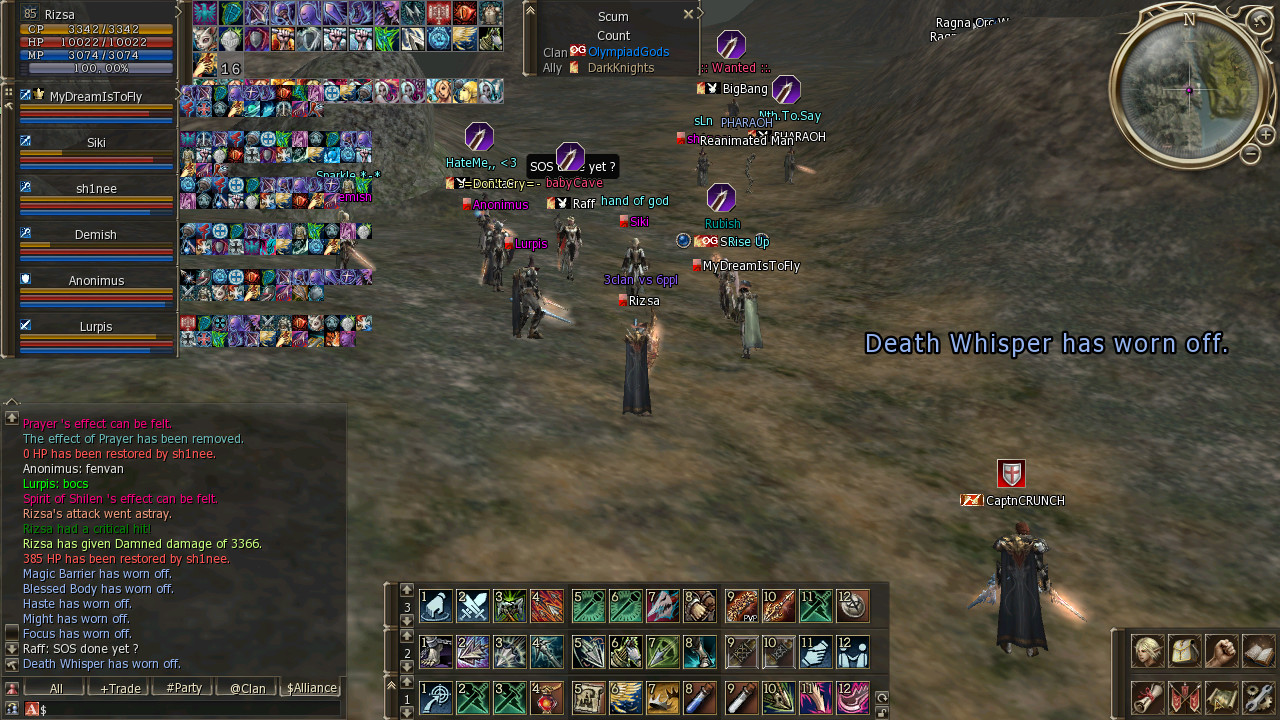Image resolution: width=1280 pixels, height=720 pixels.
Task: Open the quest scroll icon
Action: point(1147,697)
